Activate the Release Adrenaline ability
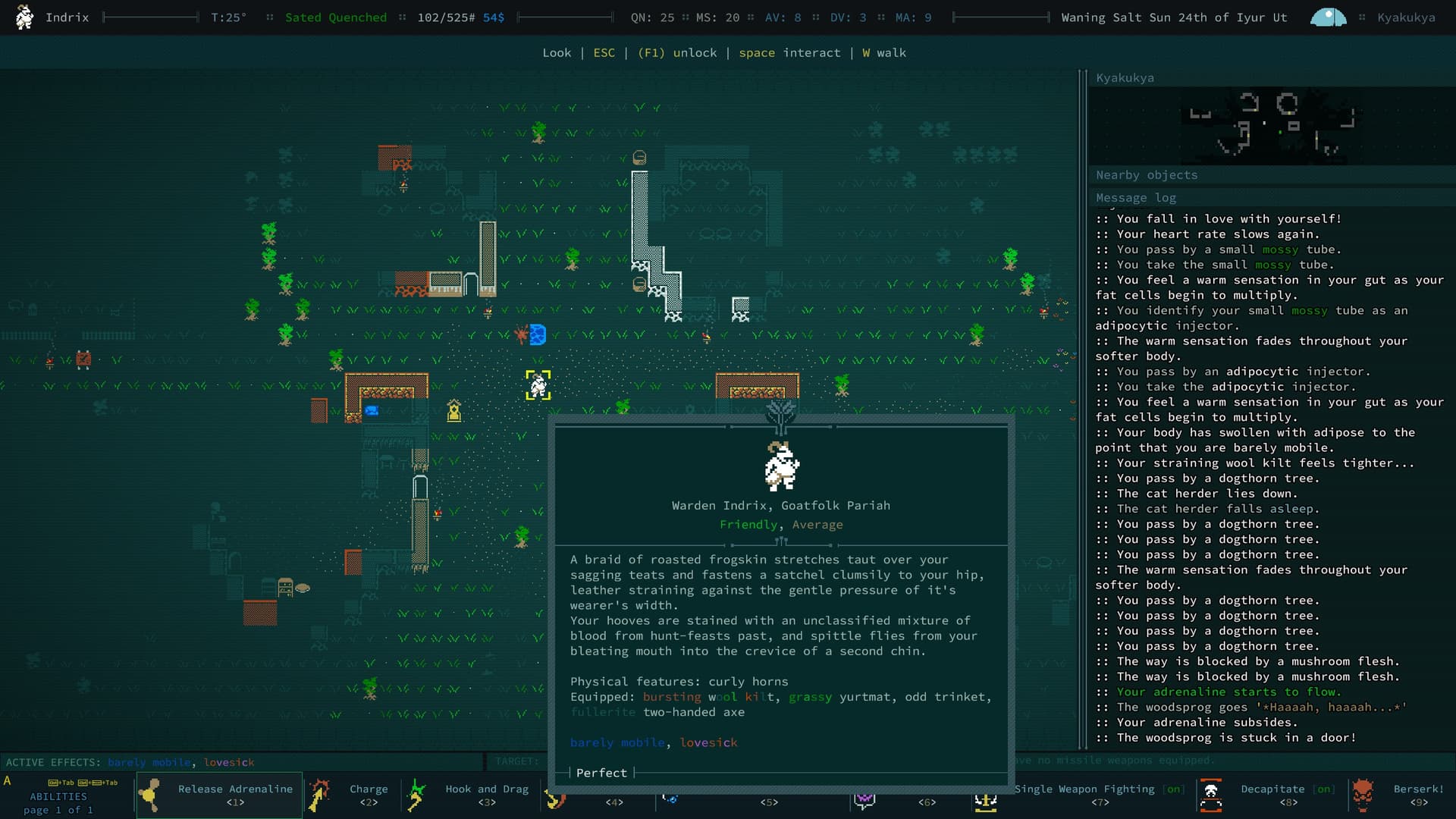Viewport: 1456px width, 819px height. click(220, 795)
